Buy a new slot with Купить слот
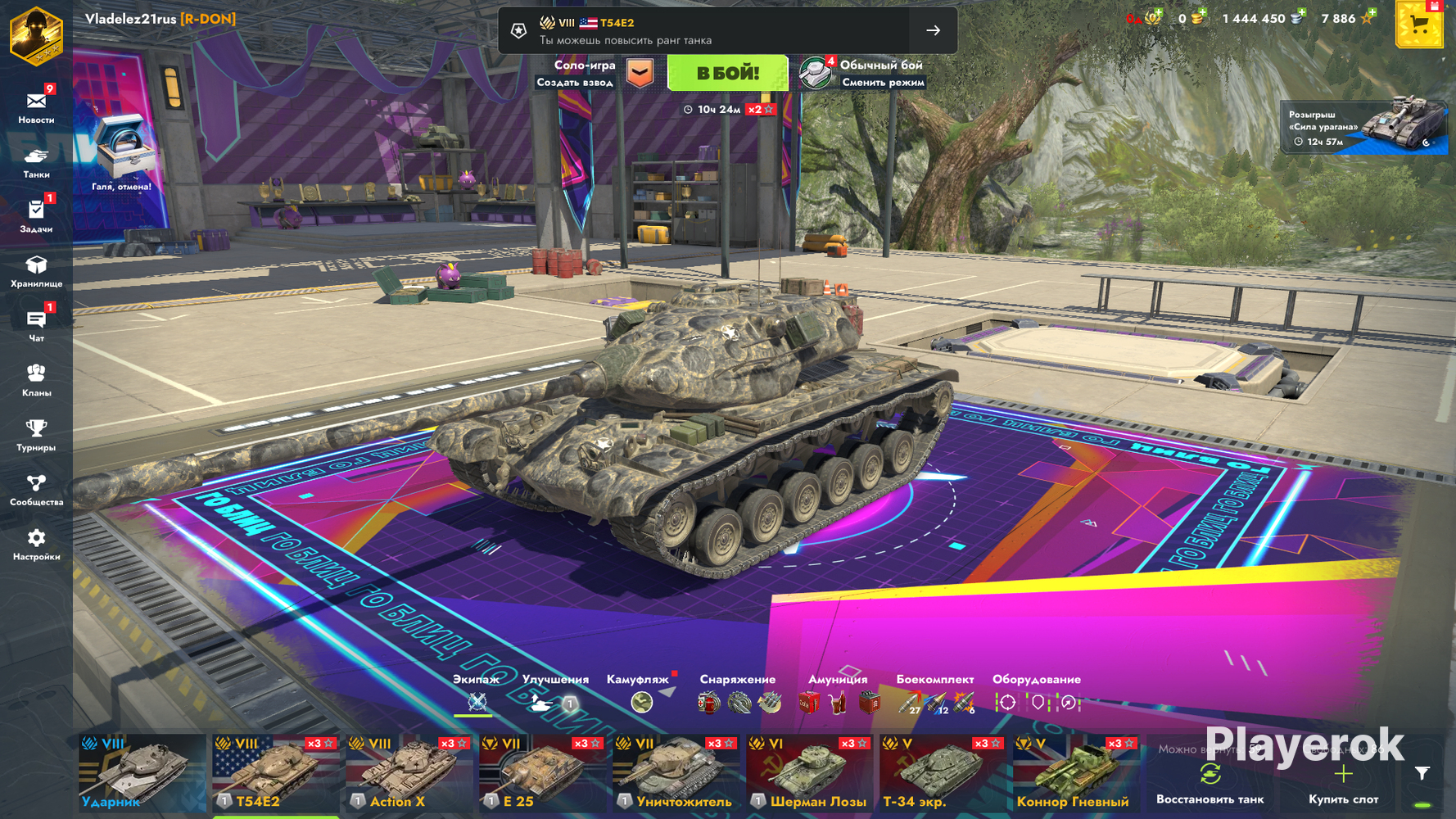The image size is (1456, 819). (1343, 784)
